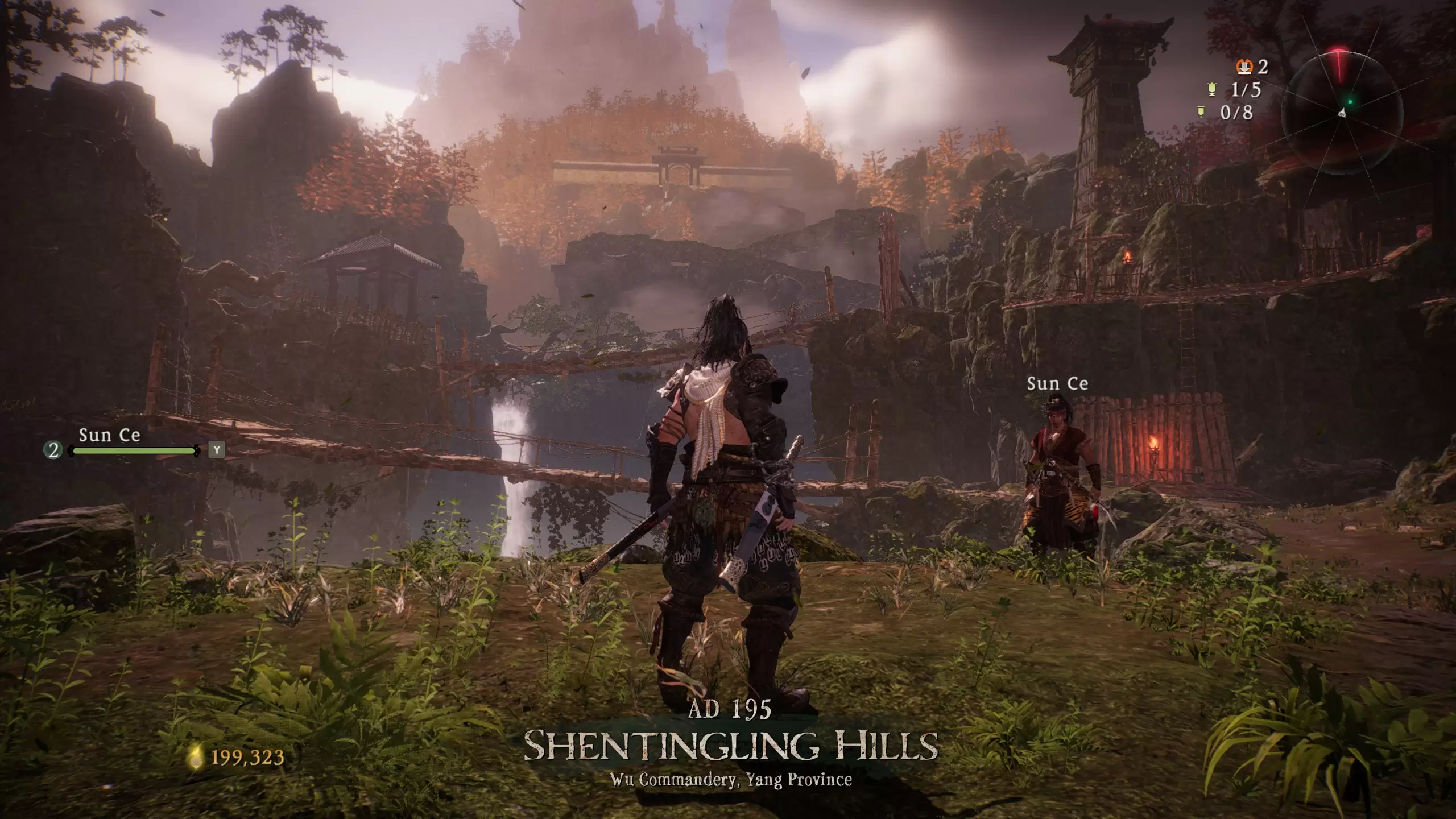Click the battle flag icon beside 1/5
The width and height of the screenshot is (1456, 819).
click(1212, 89)
